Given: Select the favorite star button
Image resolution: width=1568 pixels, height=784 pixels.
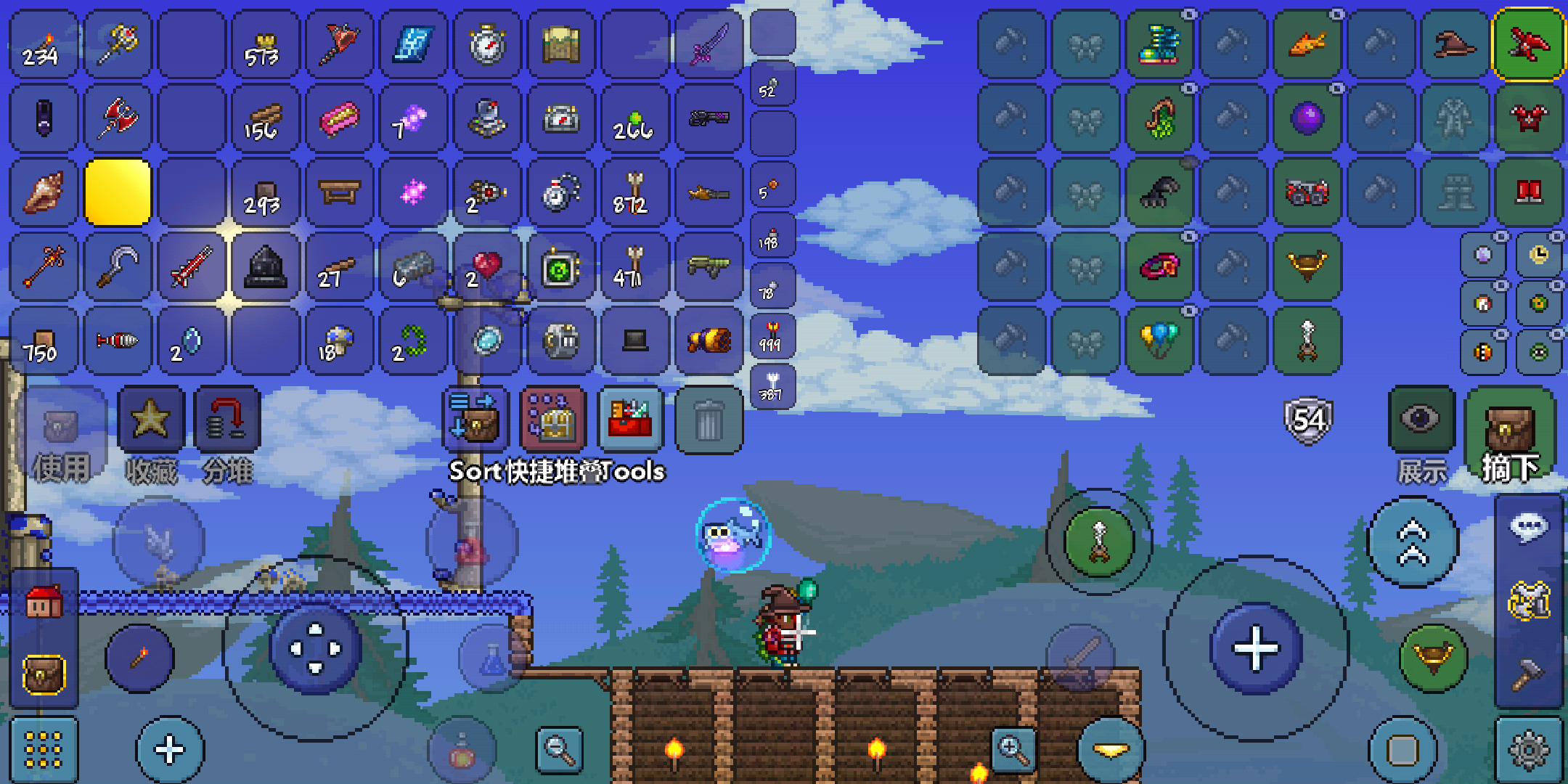Looking at the screenshot, I should point(150,419).
